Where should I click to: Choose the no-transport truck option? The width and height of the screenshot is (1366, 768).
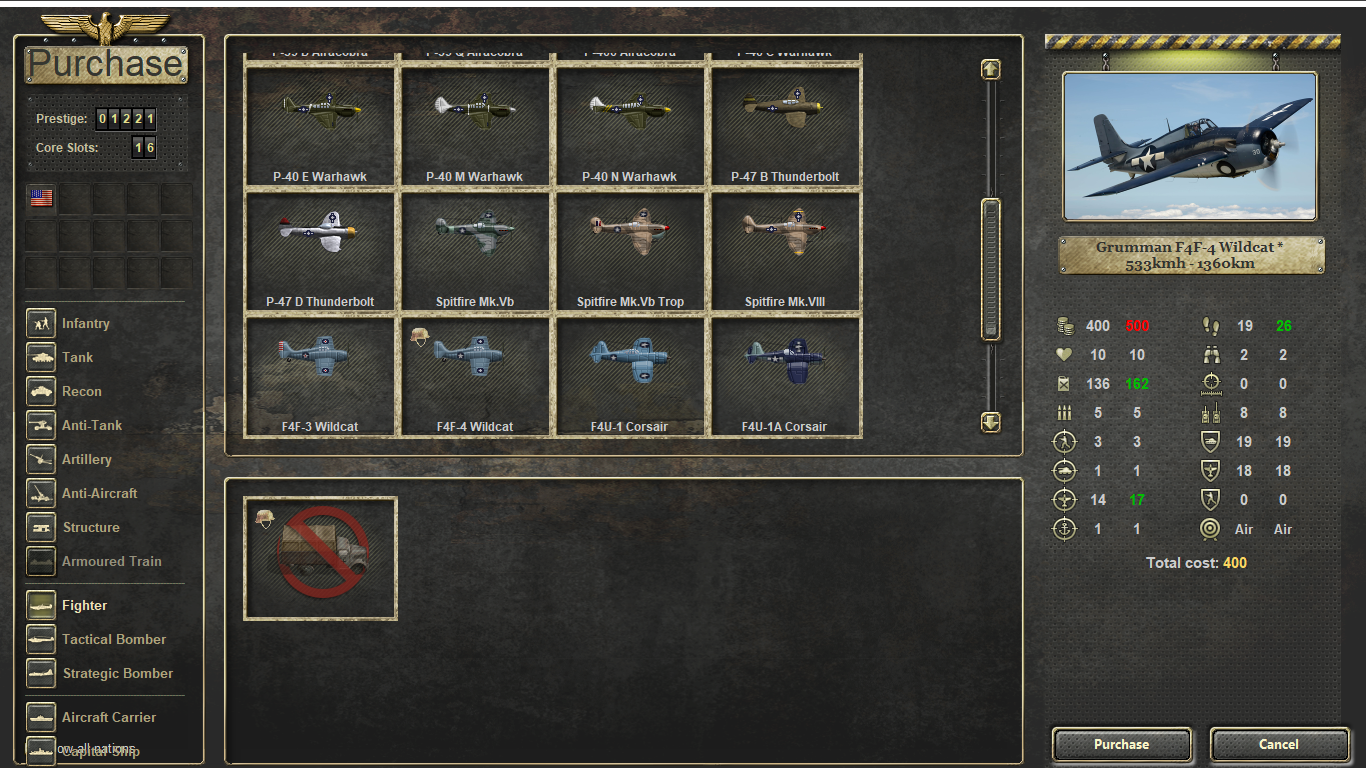point(320,558)
